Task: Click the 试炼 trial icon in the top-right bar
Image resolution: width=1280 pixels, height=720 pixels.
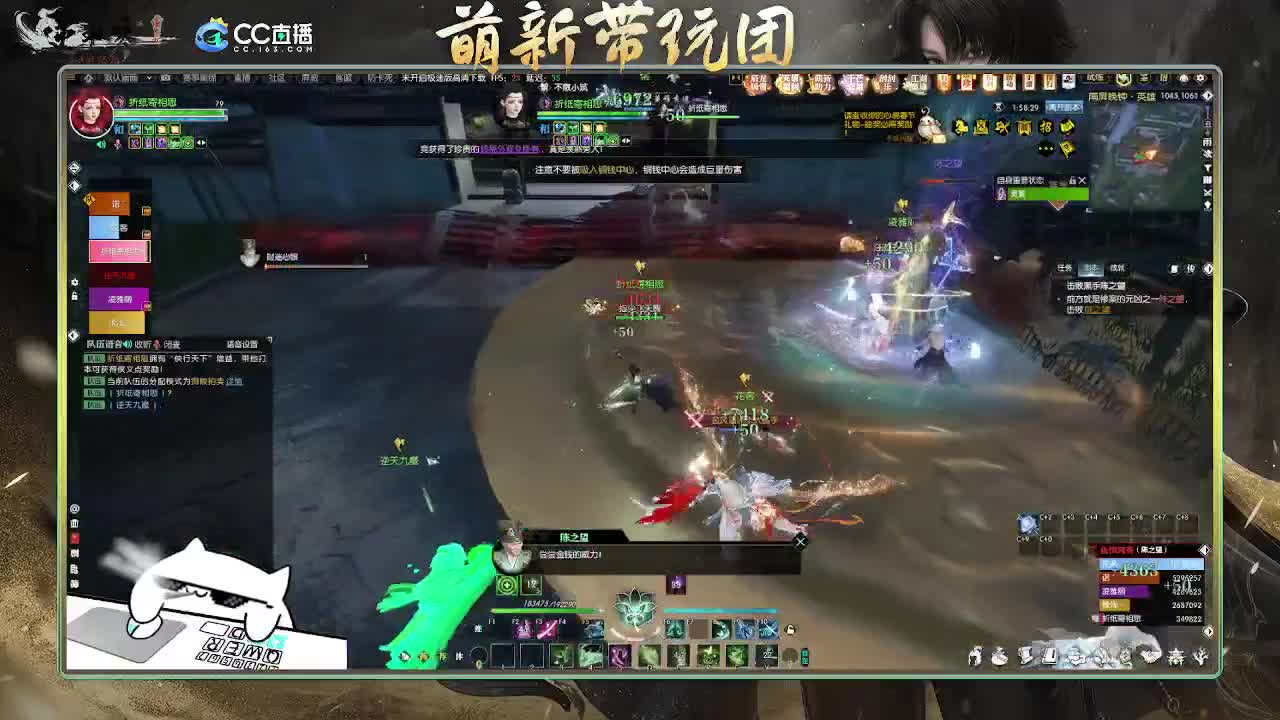Action: 1095,78
